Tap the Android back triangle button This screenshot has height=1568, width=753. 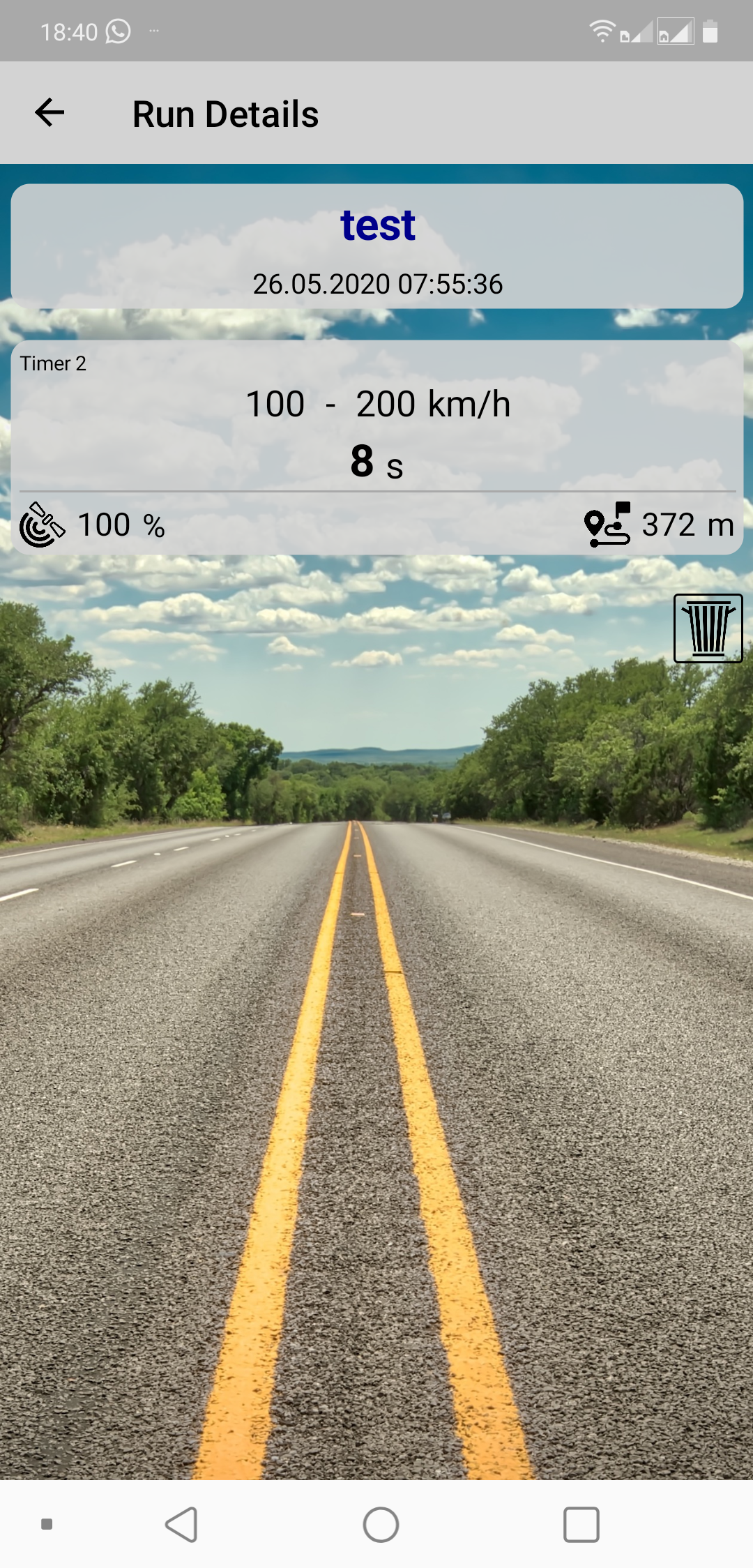pos(182,1524)
